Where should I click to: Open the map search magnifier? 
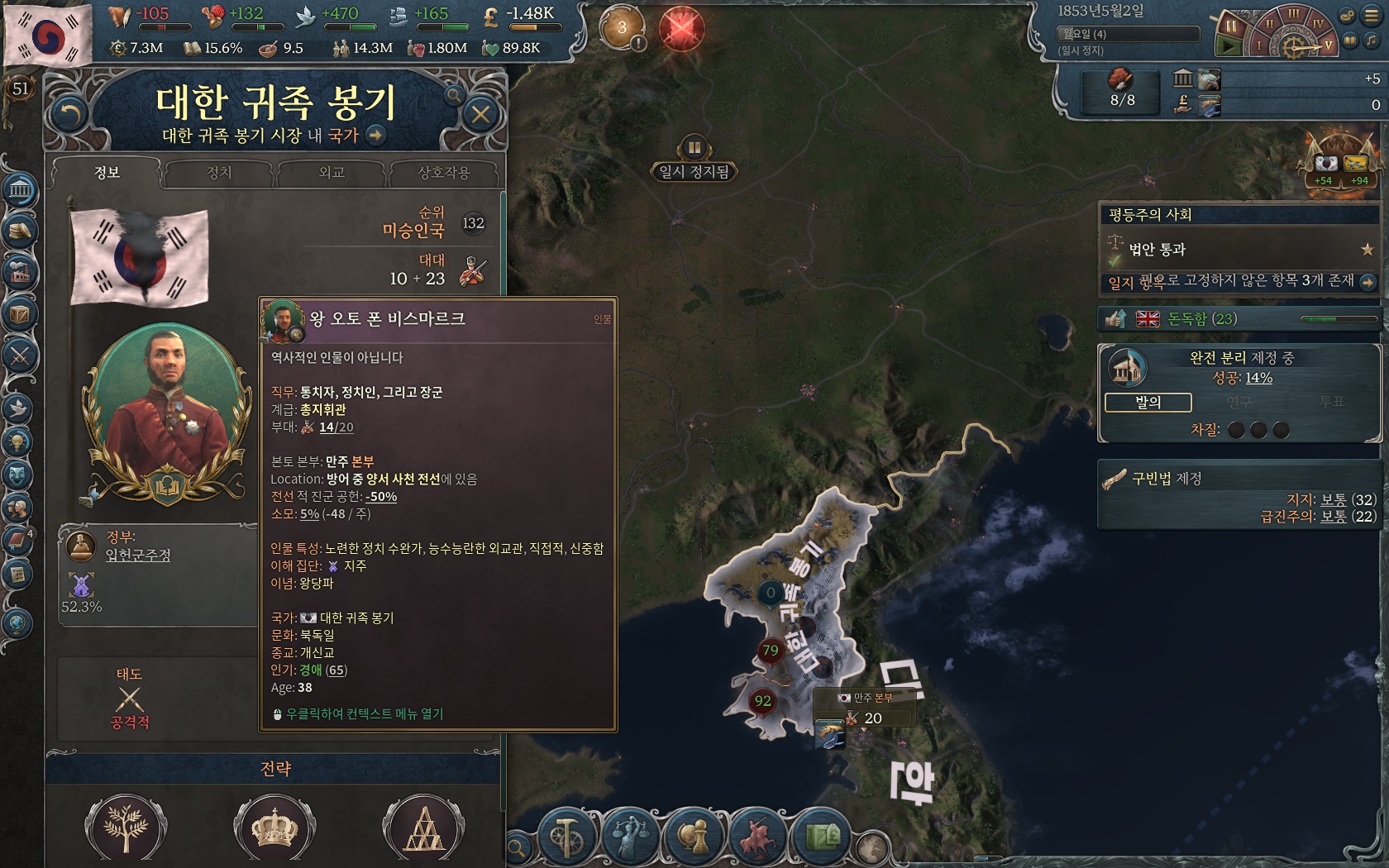[x=517, y=847]
